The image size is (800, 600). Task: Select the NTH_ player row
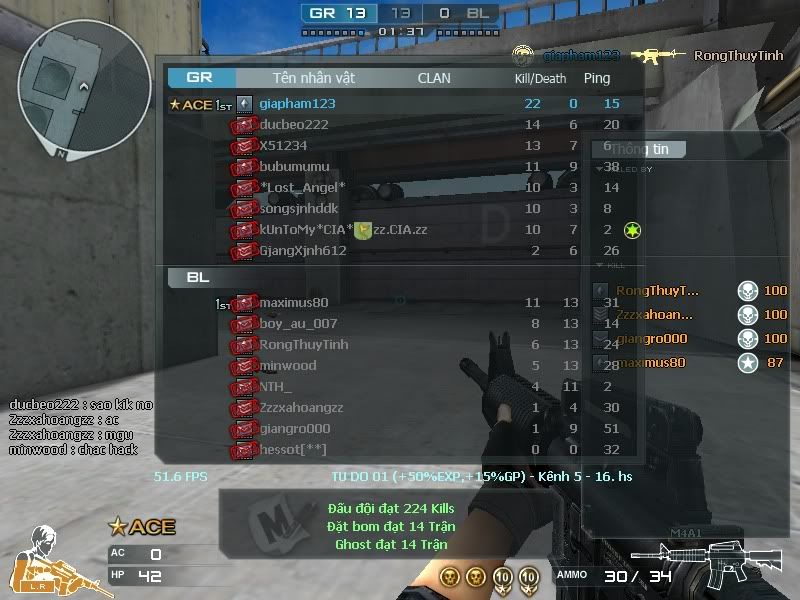coord(276,387)
